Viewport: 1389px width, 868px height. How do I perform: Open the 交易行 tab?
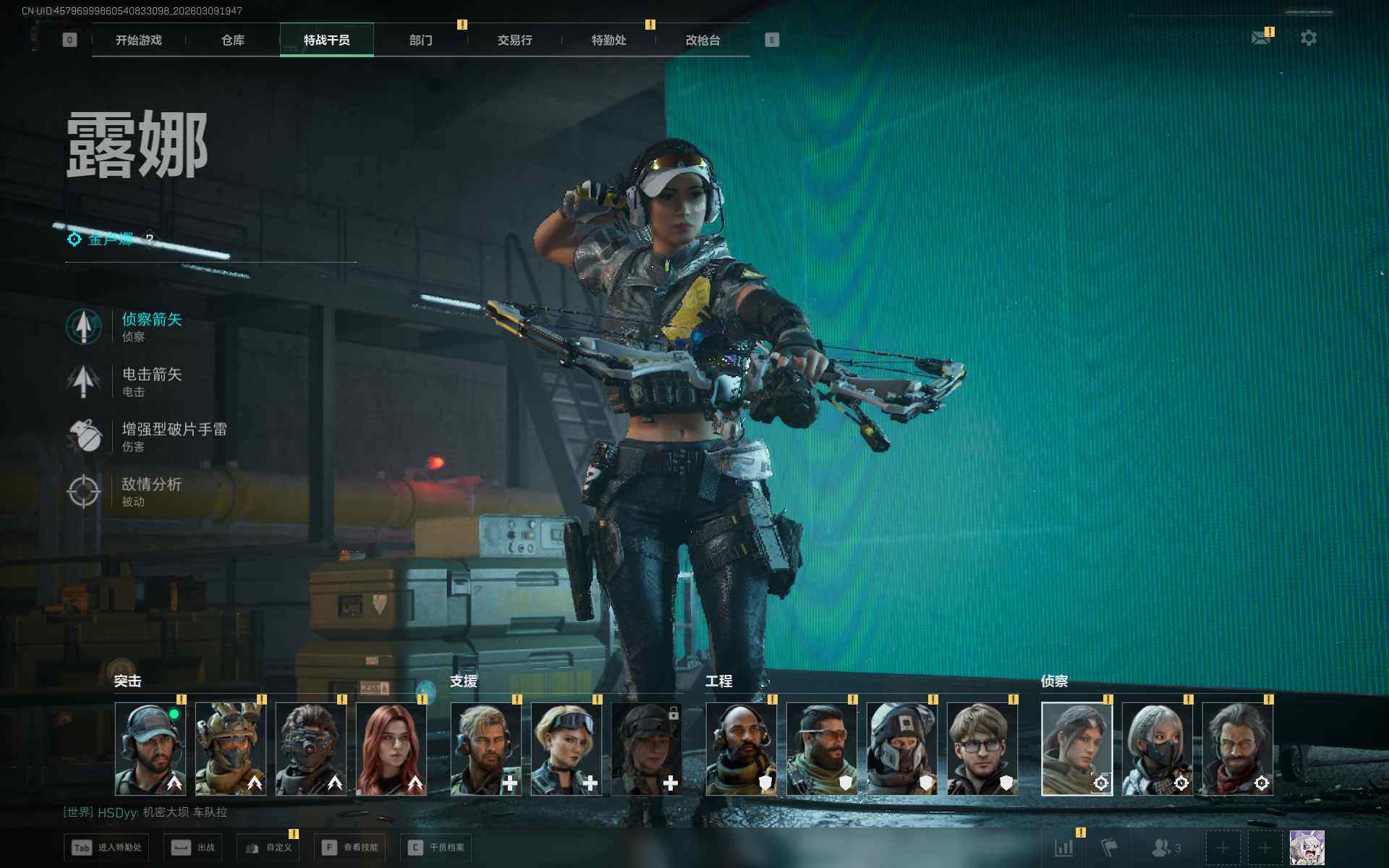point(514,41)
